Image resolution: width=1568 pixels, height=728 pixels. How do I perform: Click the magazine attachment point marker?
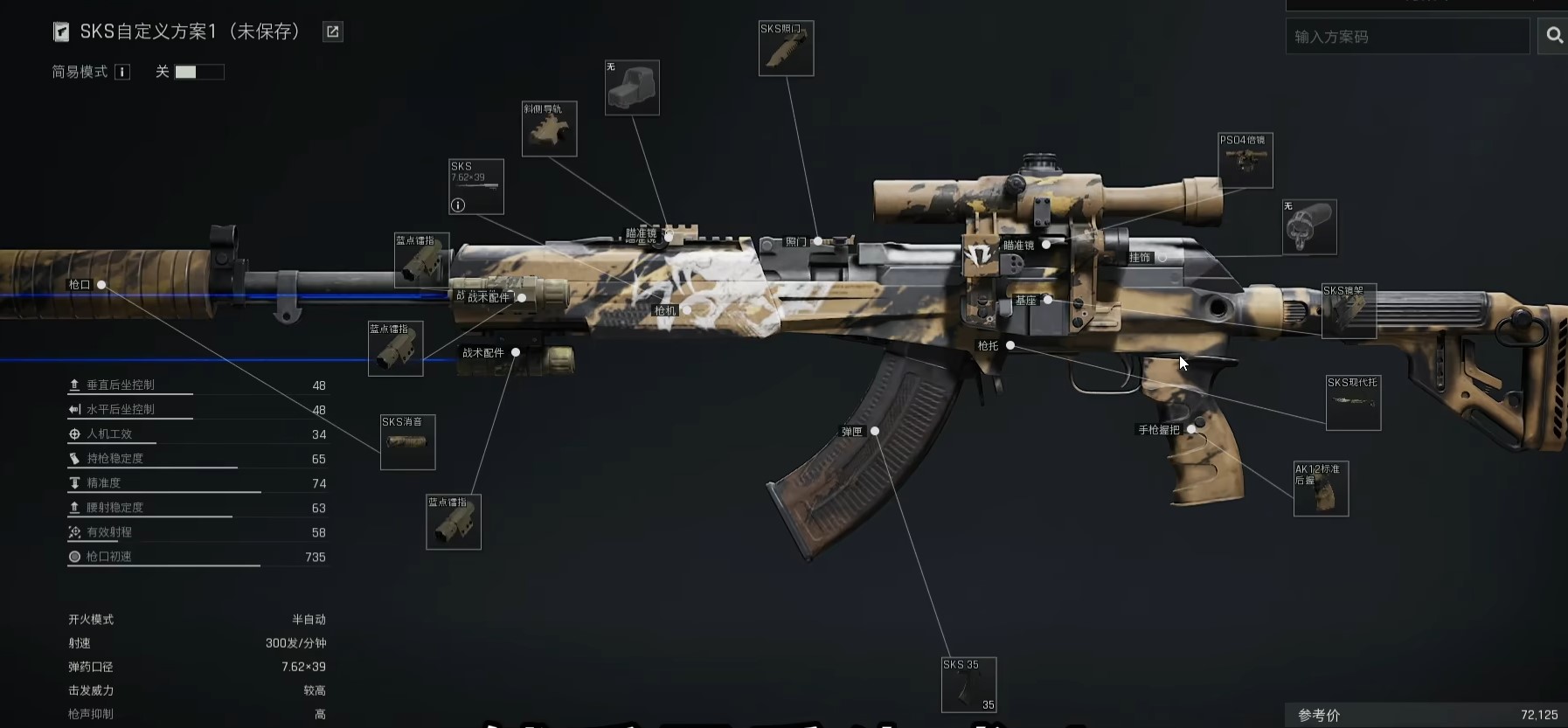tap(875, 431)
